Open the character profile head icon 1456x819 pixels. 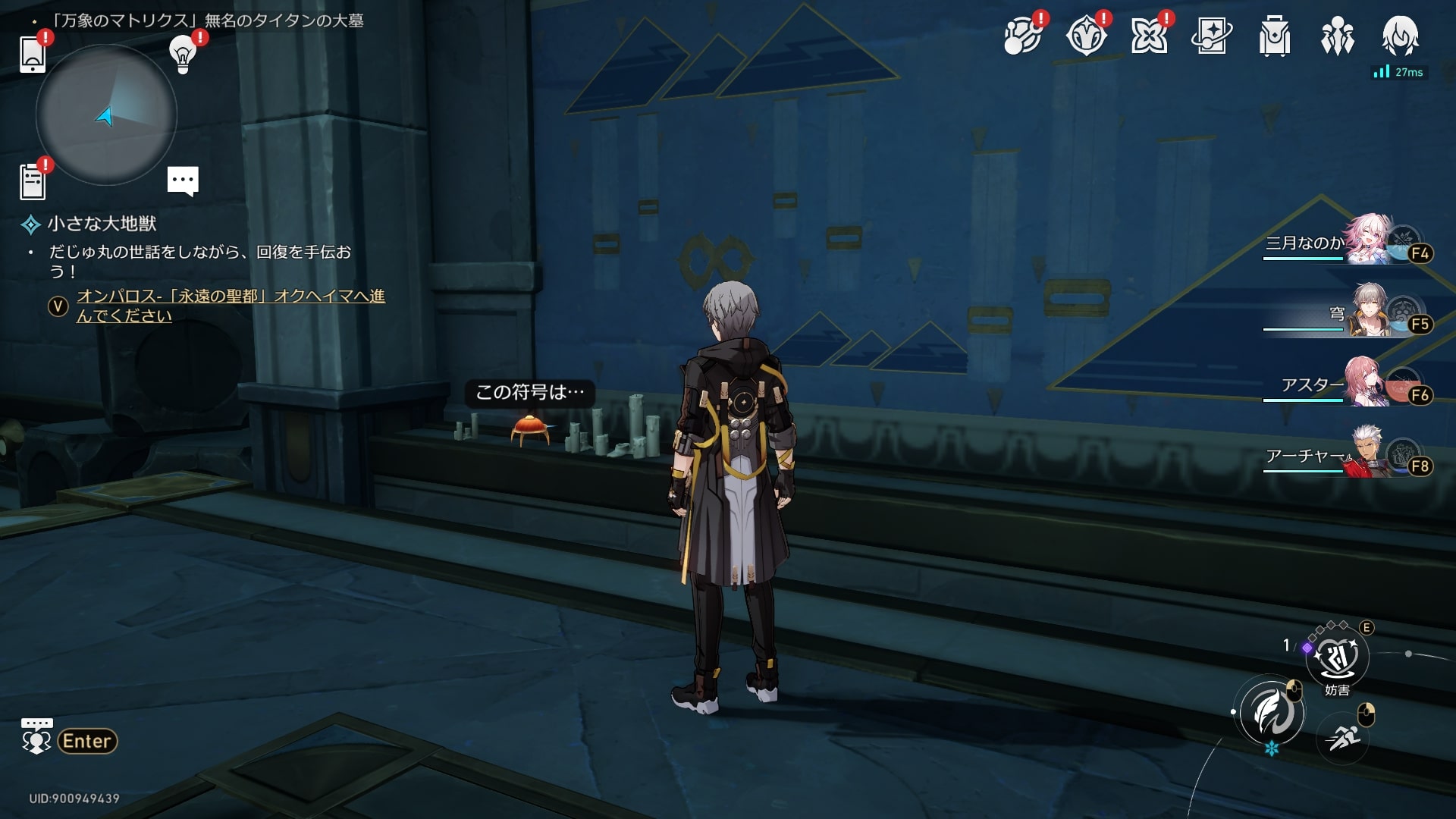pyautogui.click(x=1400, y=36)
